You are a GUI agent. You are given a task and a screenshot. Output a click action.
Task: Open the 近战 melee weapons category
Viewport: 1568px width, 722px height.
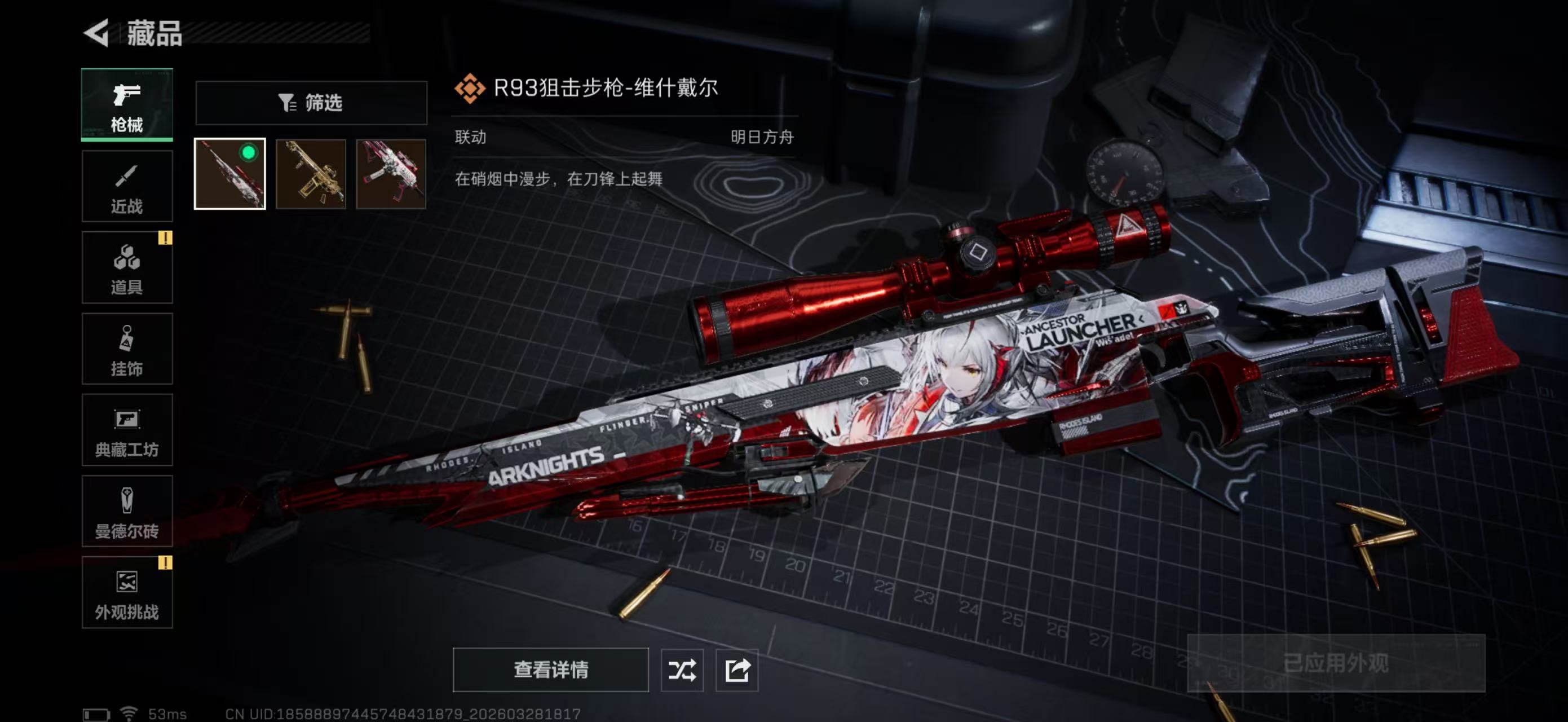click(127, 186)
